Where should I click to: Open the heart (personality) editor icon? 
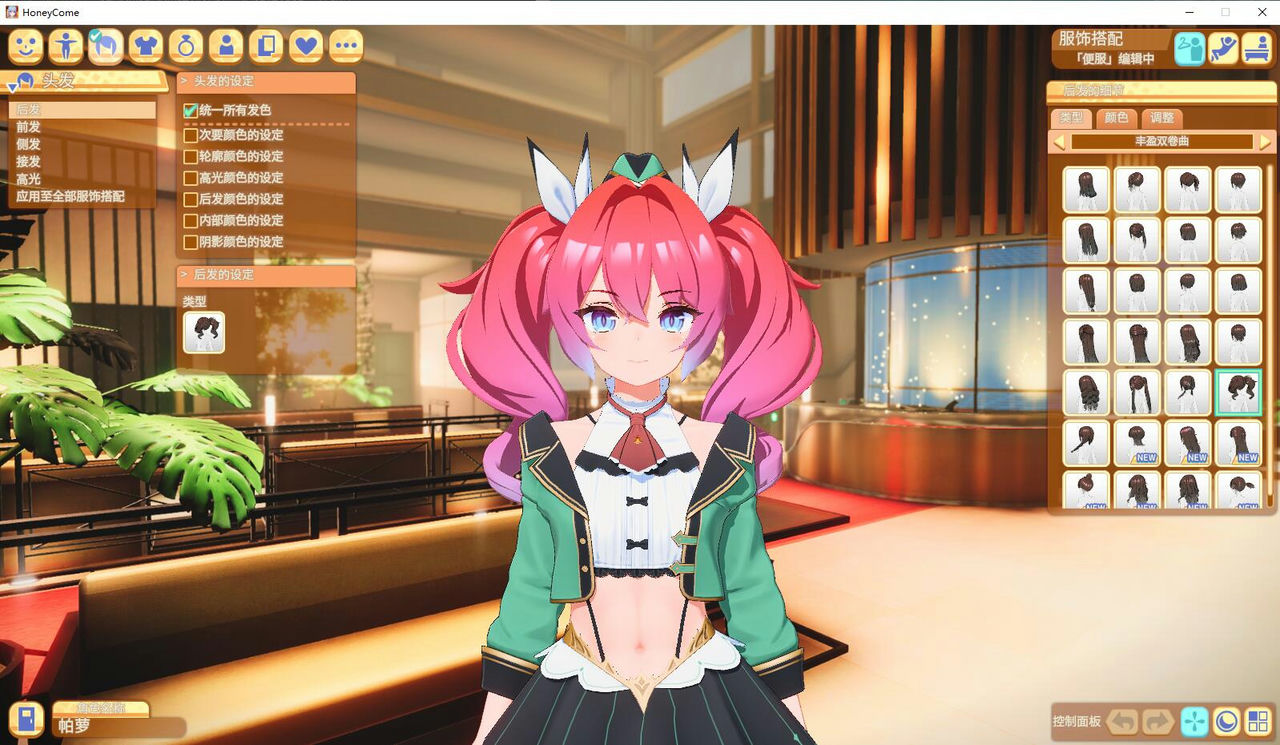pyautogui.click(x=305, y=46)
